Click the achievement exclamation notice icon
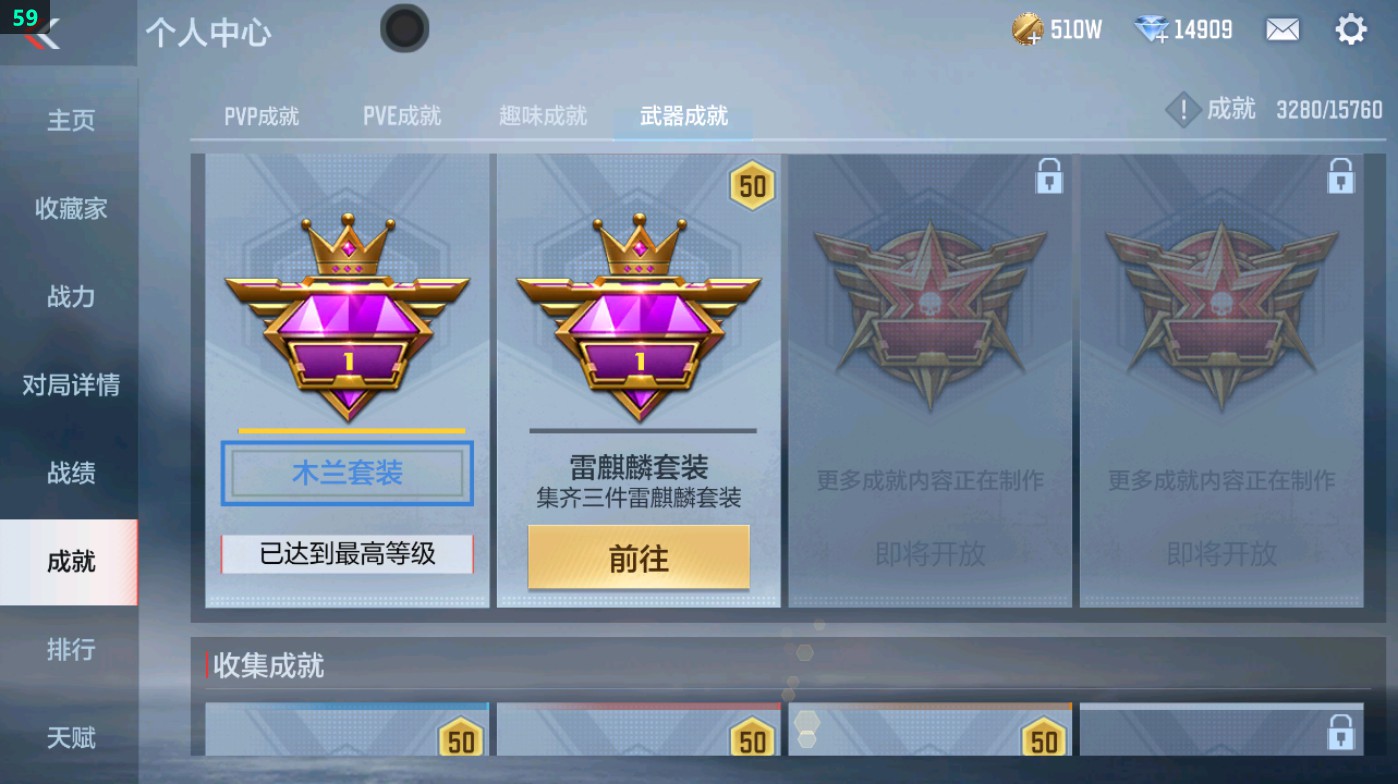Image resolution: width=1398 pixels, height=784 pixels. [1184, 110]
